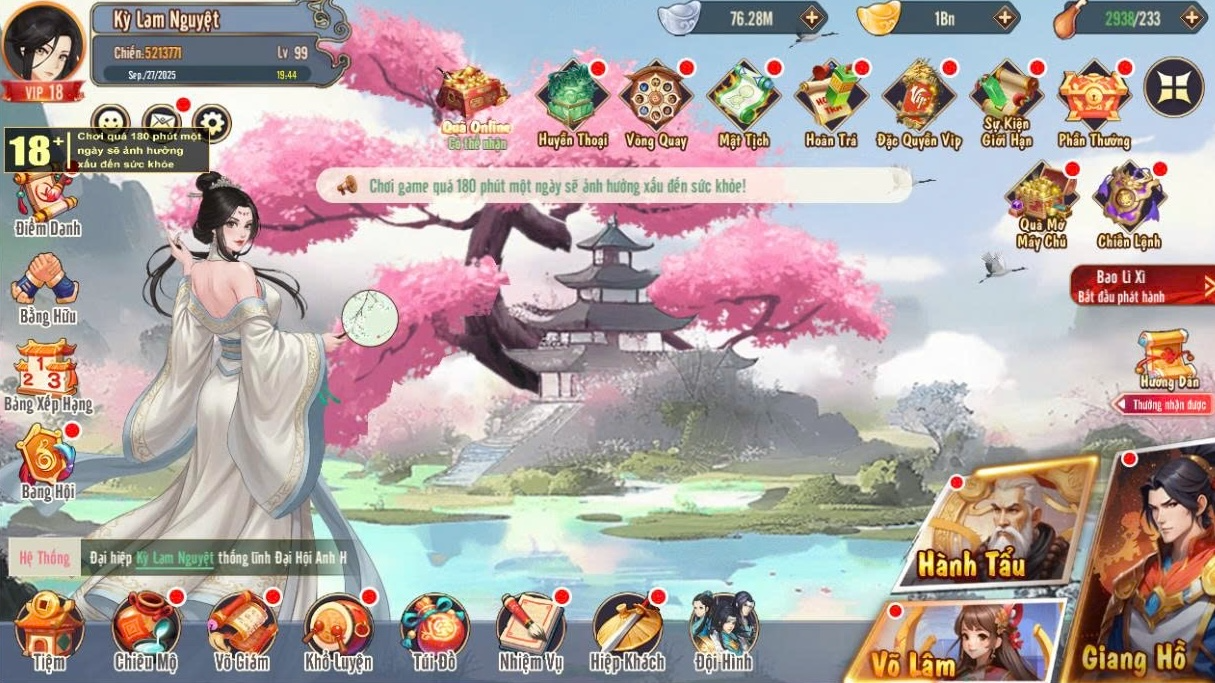Show the Nhiệm Vụ quest list
The height and width of the screenshot is (683, 1215).
(x=531, y=627)
